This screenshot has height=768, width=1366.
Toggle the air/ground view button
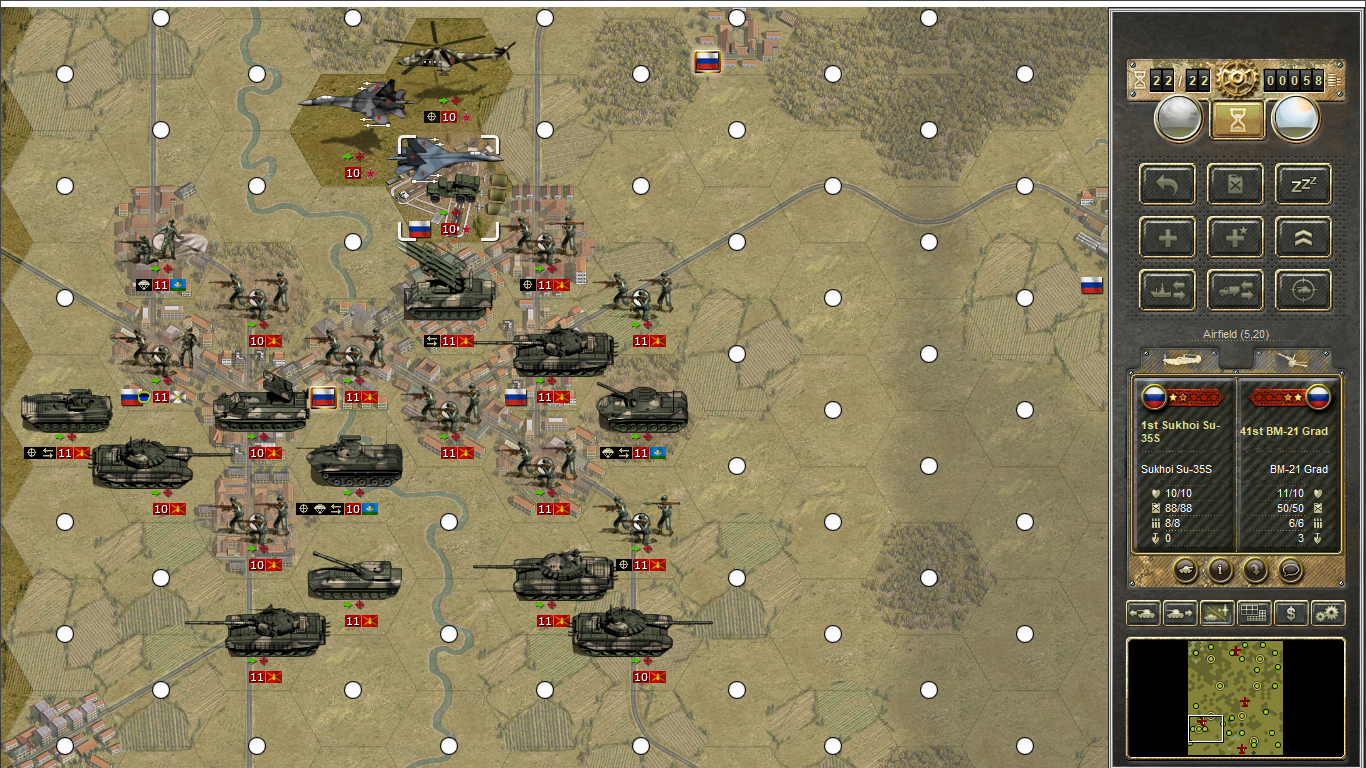[1217, 613]
